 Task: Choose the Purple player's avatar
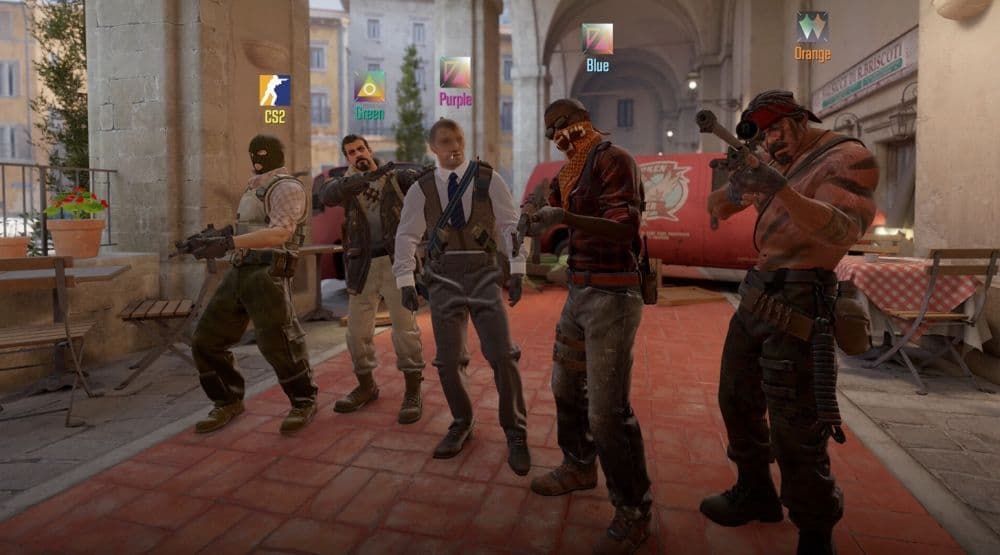click(x=455, y=72)
